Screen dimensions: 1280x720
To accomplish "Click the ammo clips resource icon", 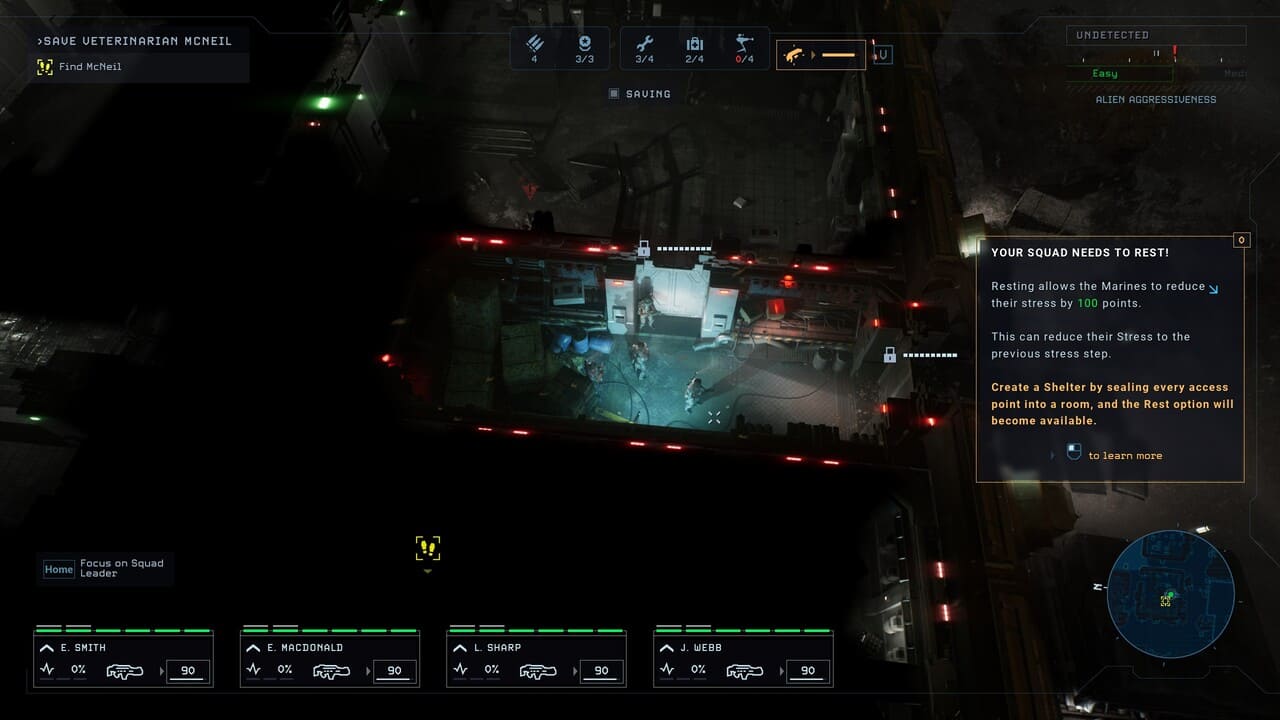I will click(535, 45).
